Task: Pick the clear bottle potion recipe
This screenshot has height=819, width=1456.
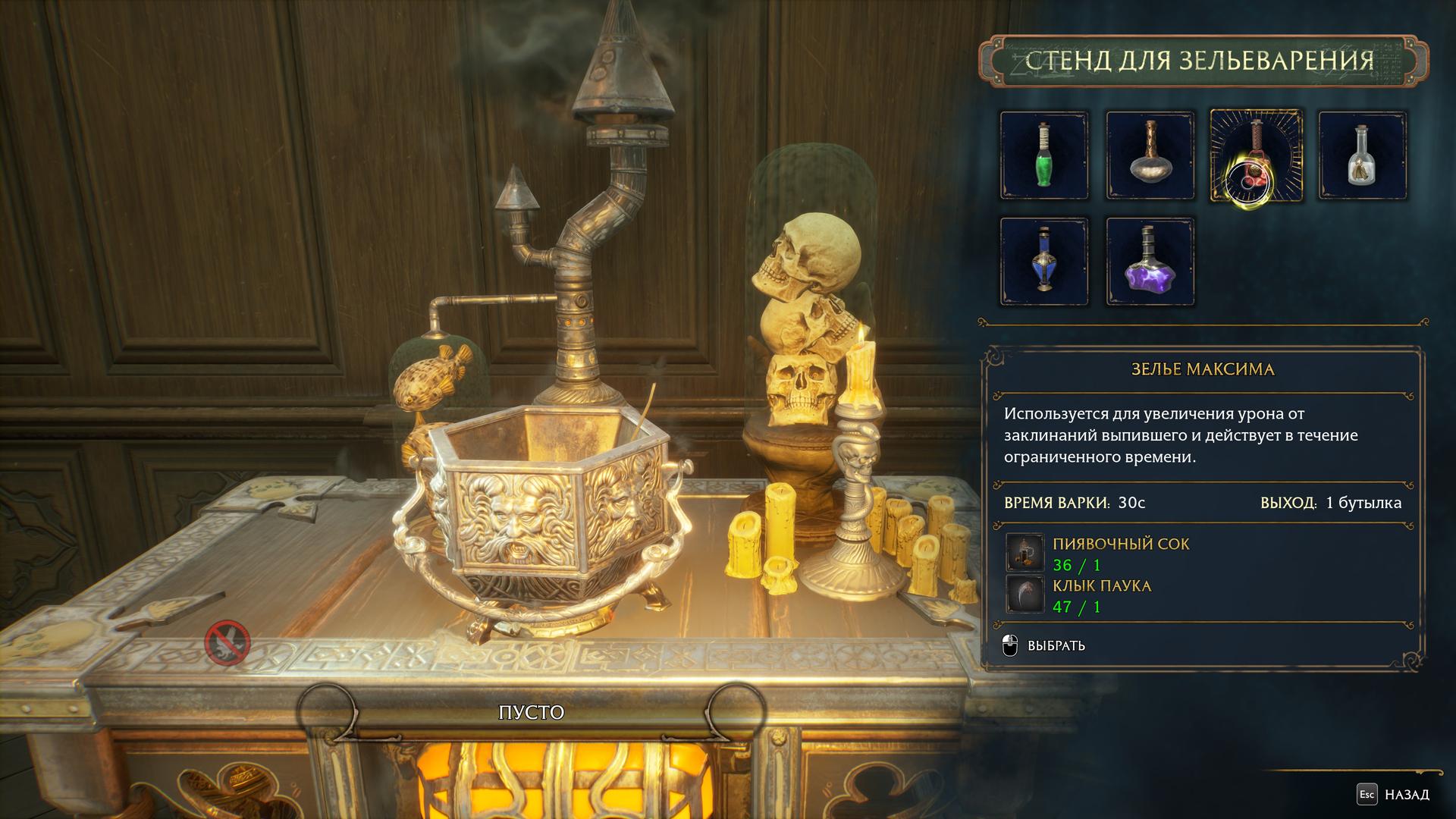Action: 1362,155
